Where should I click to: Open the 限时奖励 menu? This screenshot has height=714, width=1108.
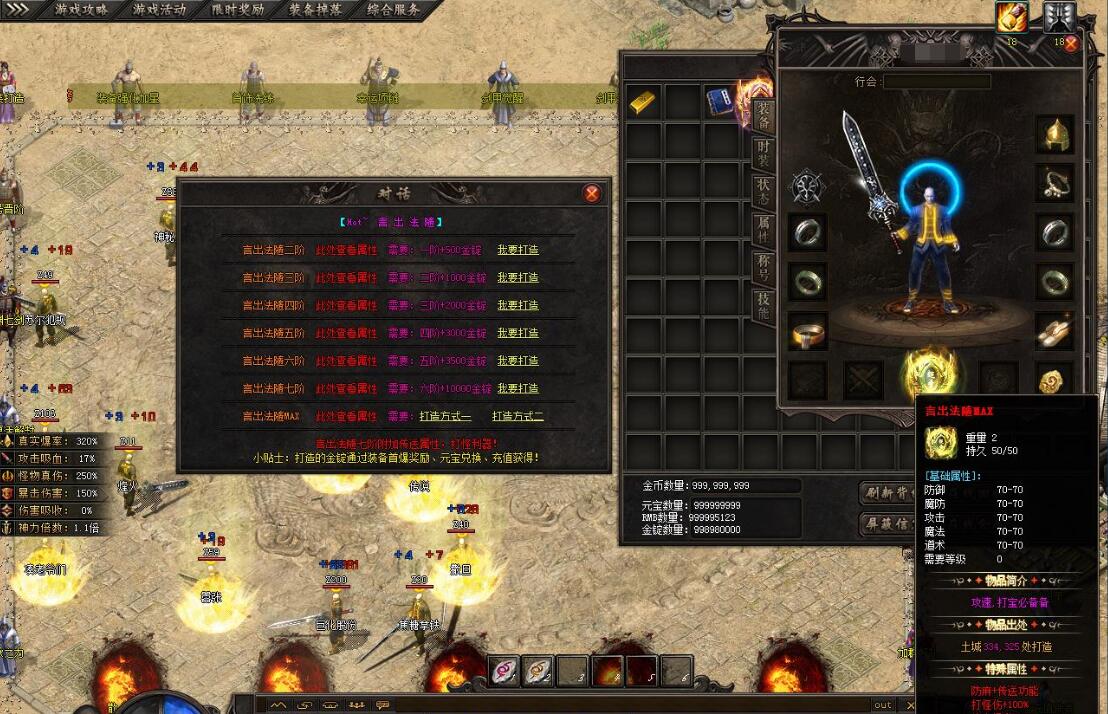pos(238,9)
